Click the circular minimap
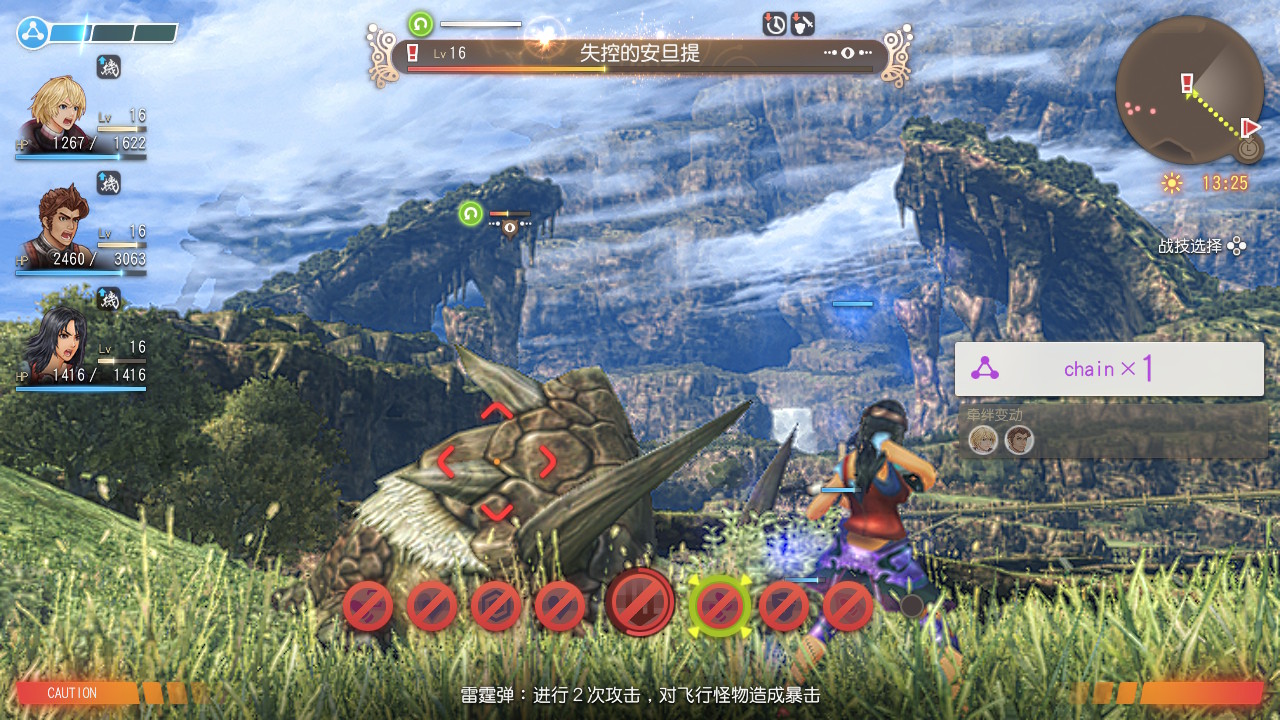Viewport: 1280px width, 720px height. (1189, 90)
